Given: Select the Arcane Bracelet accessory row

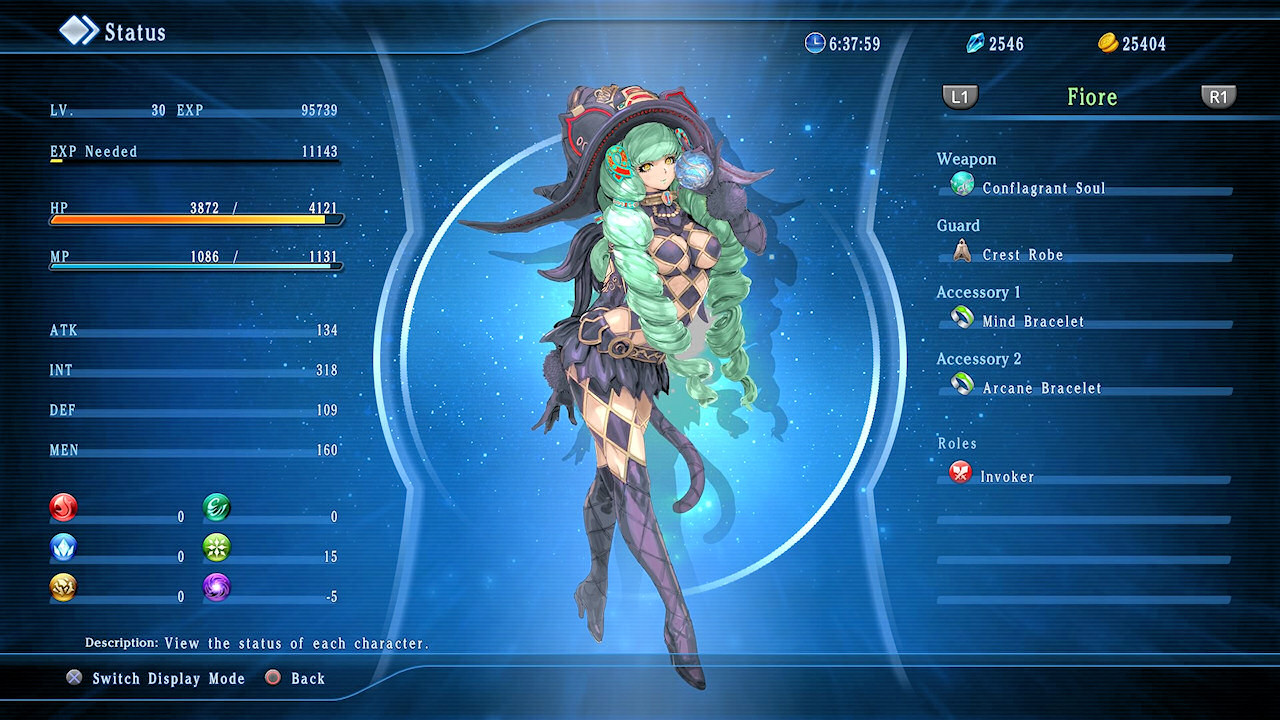Looking at the screenshot, I should (x=1041, y=388).
